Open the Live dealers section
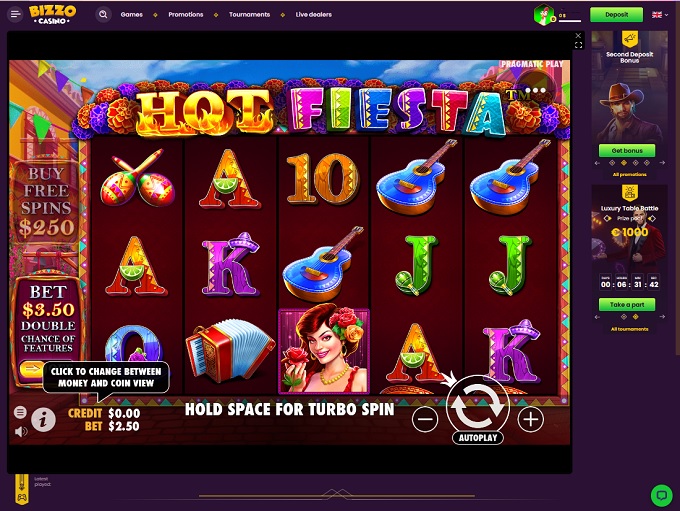 tap(314, 15)
